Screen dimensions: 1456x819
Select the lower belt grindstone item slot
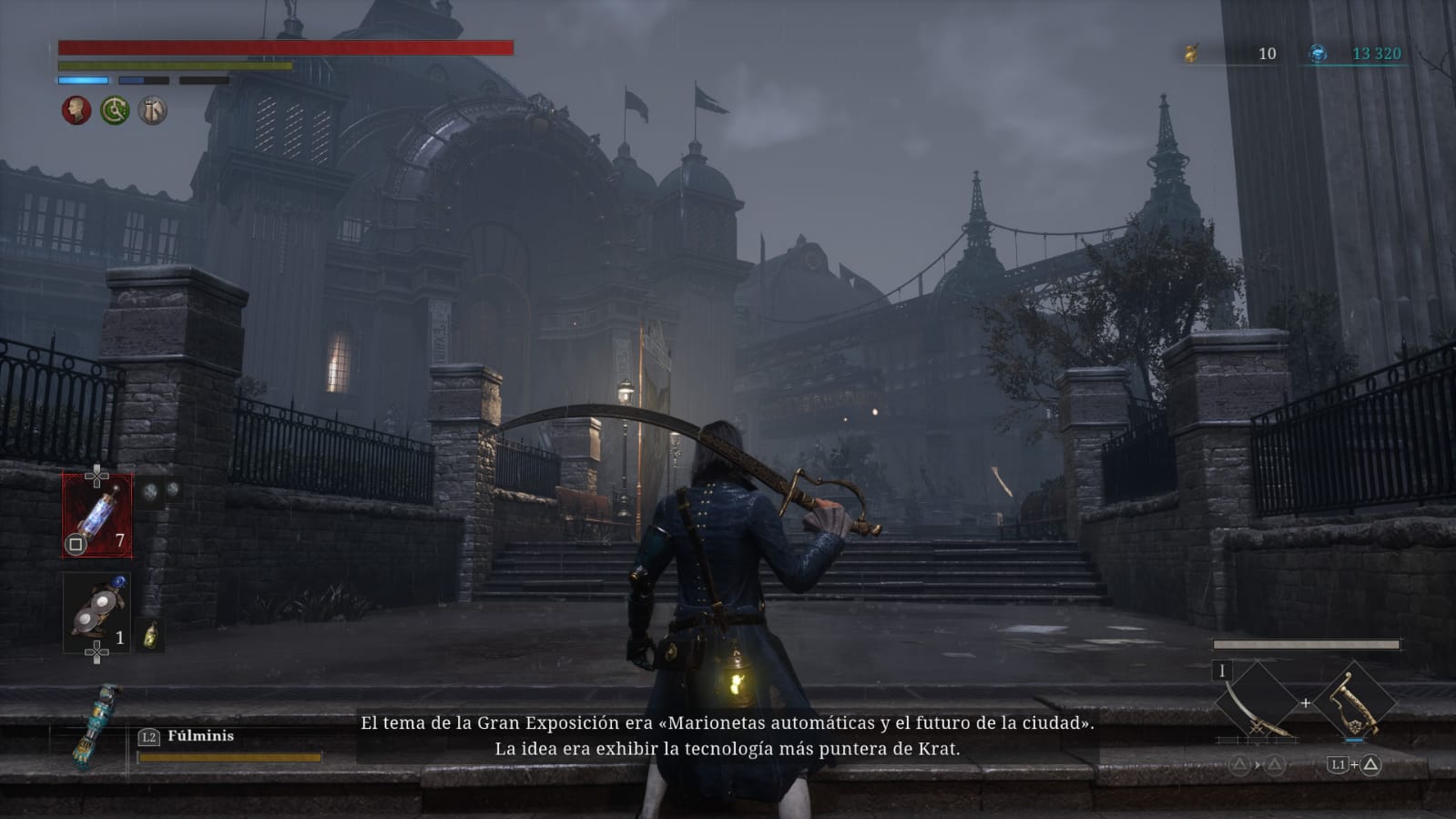click(x=97, y=613)
